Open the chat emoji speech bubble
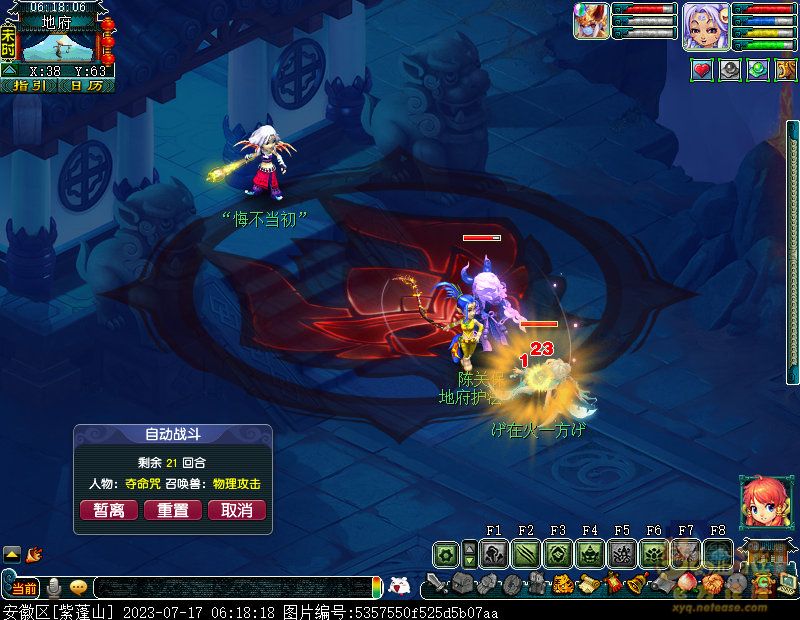This screenshot has height=620, width=800. [78, 588]
